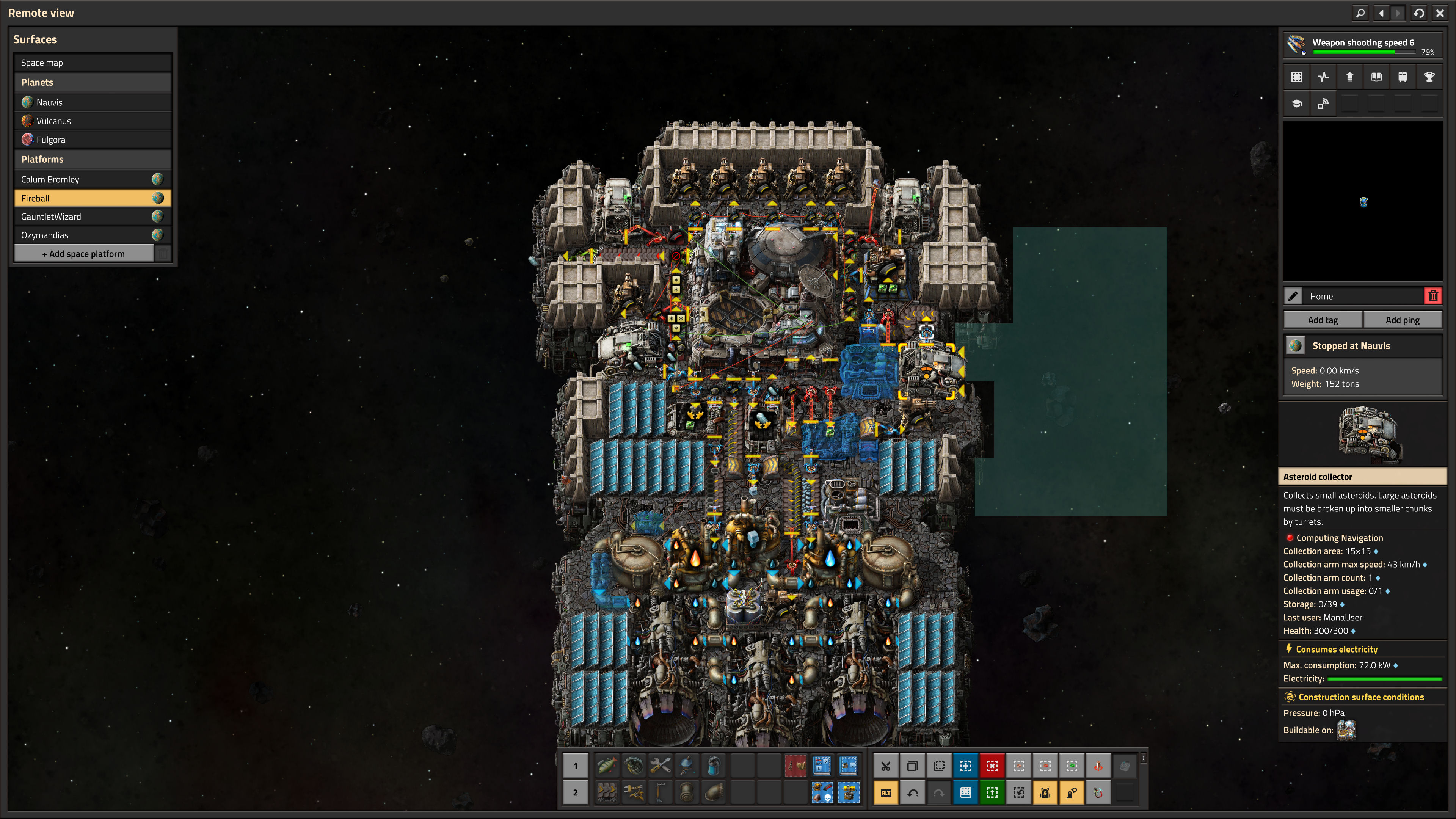Image resolution: width=1456 pixels, height=819 pixels.
Task: Show the achievements trophy panel
Action: tap(1429, 77)
